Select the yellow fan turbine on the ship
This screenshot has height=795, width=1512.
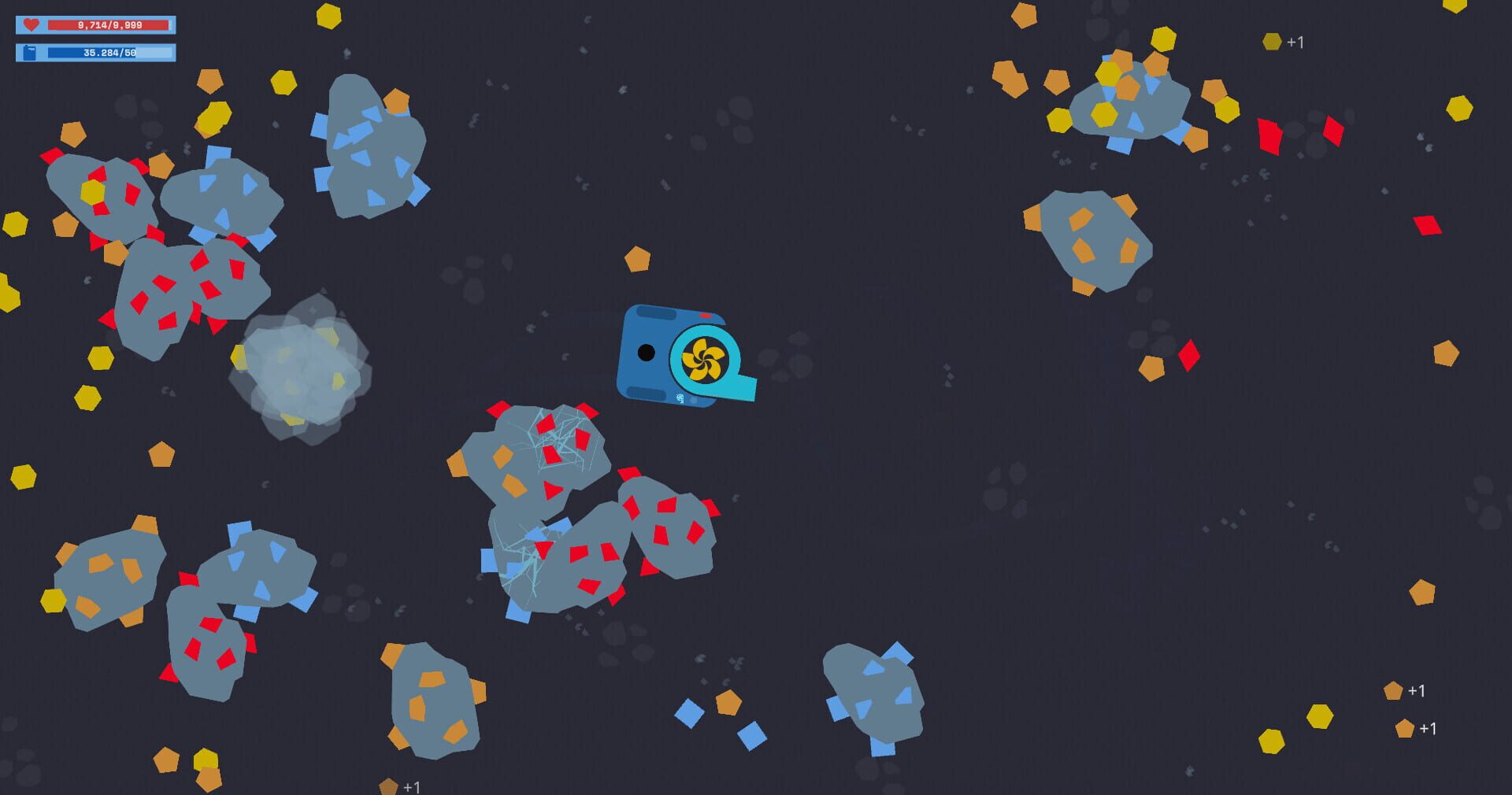[702, 359]
